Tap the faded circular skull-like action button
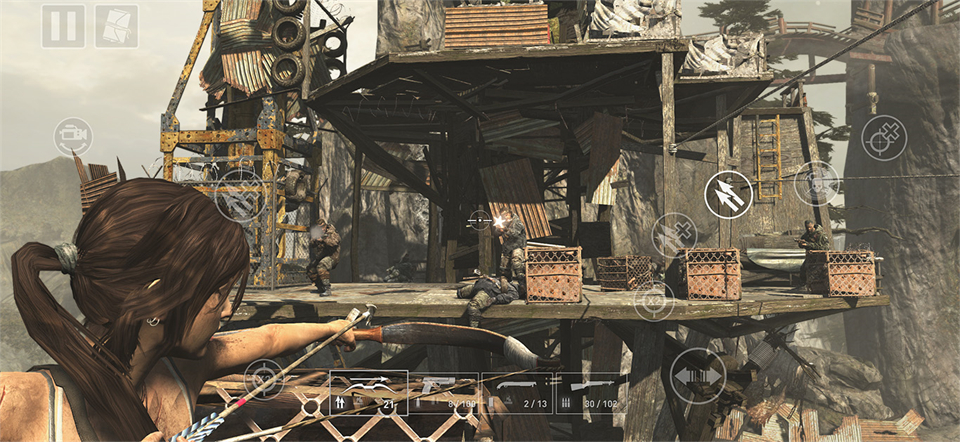The width and height of the screenshot is (960, 442). click(x=816, y=183)
